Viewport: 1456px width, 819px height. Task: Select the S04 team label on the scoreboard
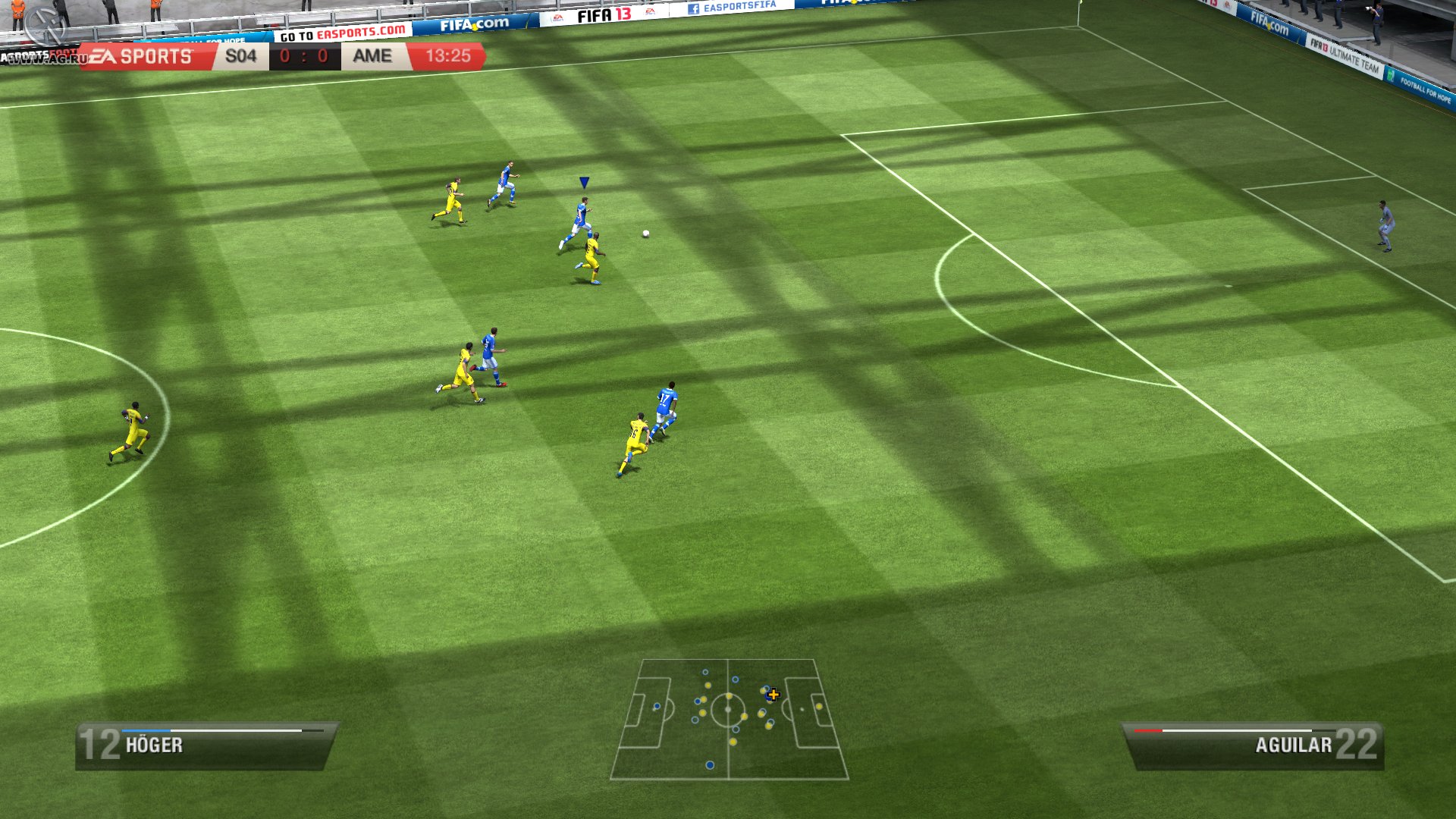241,55
